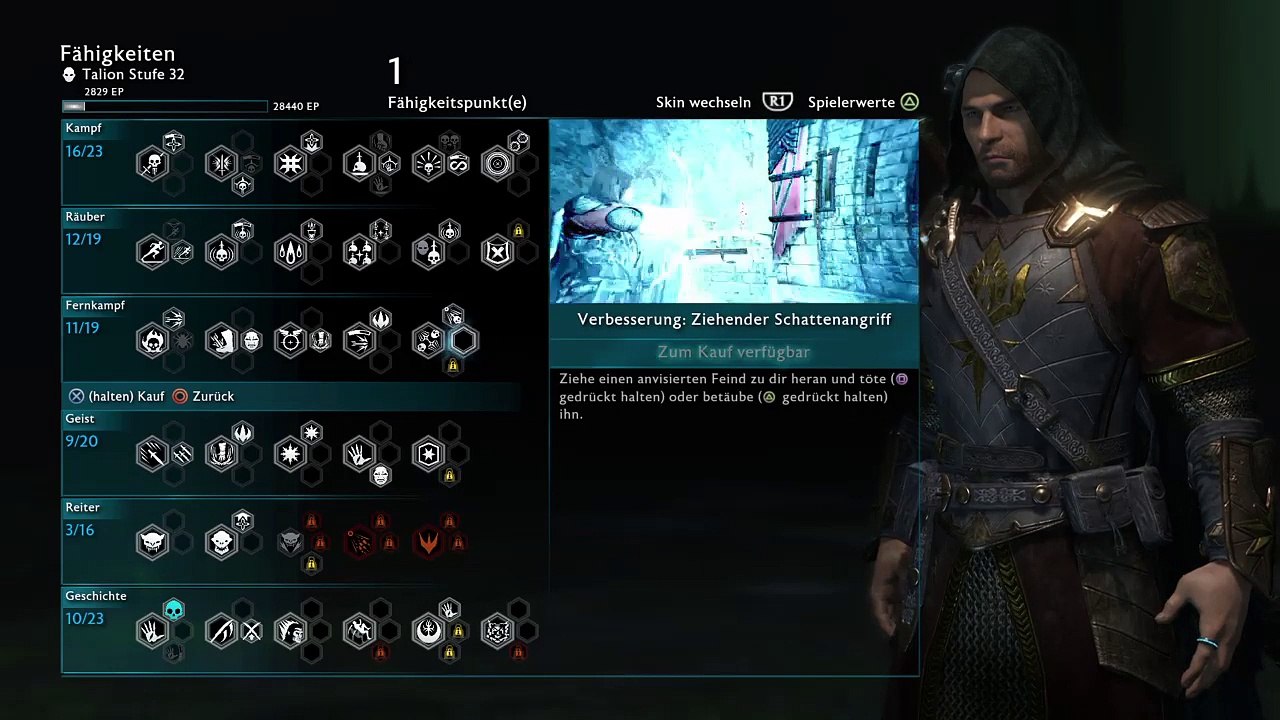The image size is (1280, 720).
Task: Select the cyan skull upgrade in Geschichte
Action: [174, 609]
